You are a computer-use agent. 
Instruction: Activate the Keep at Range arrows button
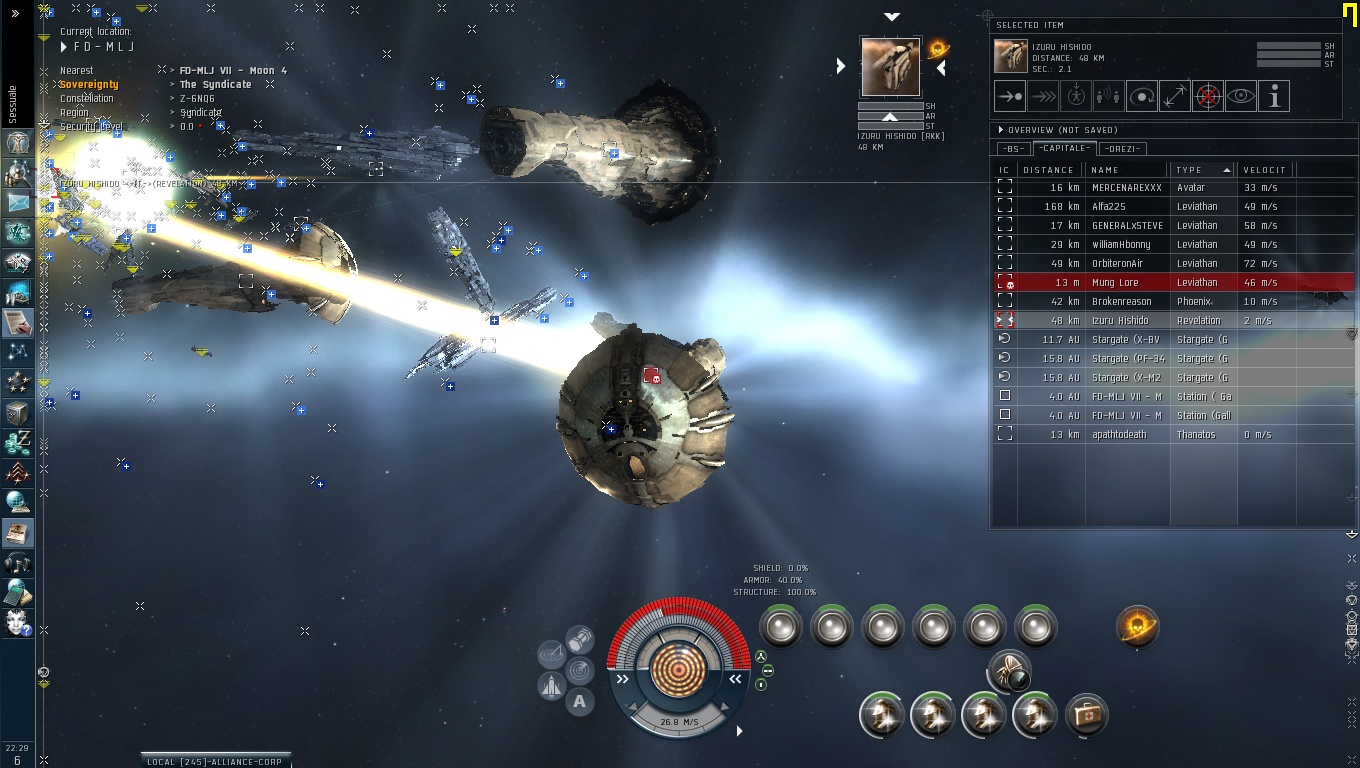tap(1175, 97)
